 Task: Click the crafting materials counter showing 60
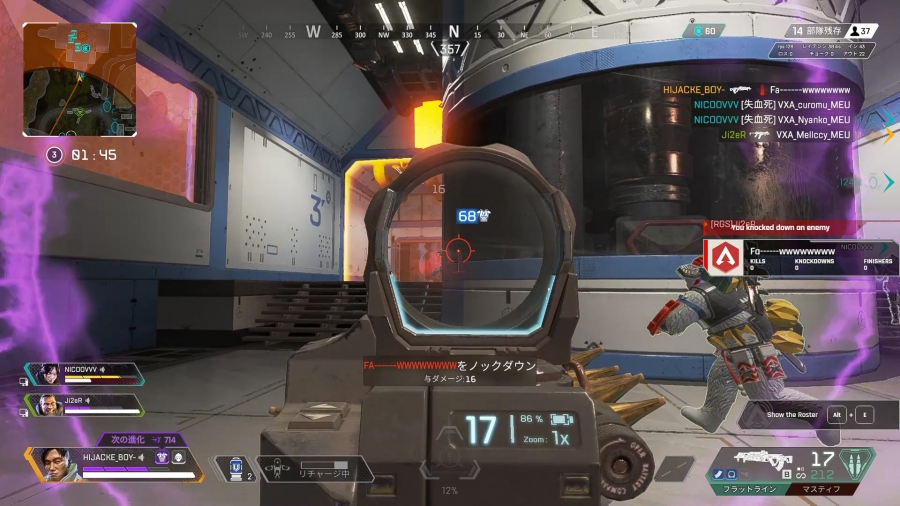coord(704,31)
